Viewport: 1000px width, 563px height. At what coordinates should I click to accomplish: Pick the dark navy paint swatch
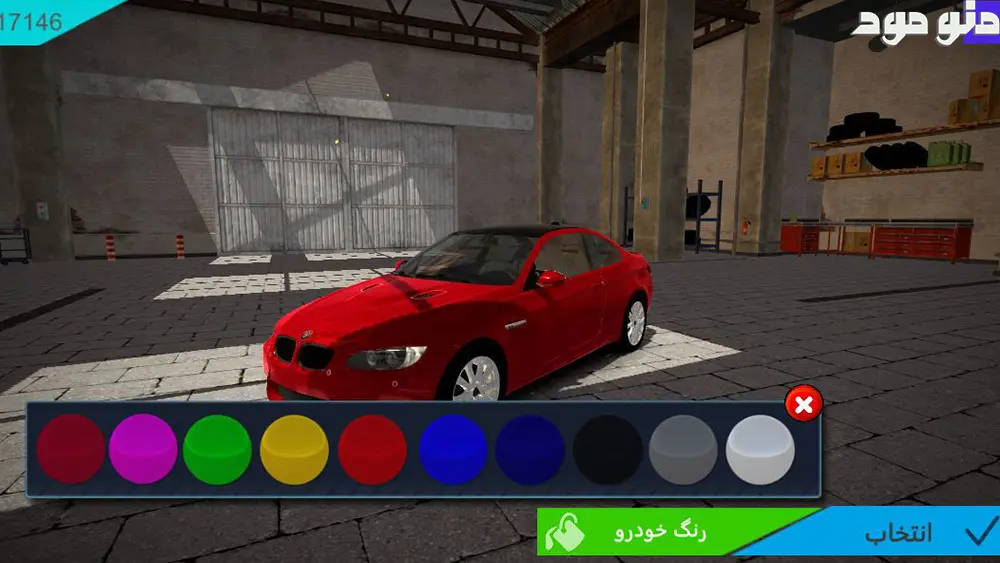(530, 450)
